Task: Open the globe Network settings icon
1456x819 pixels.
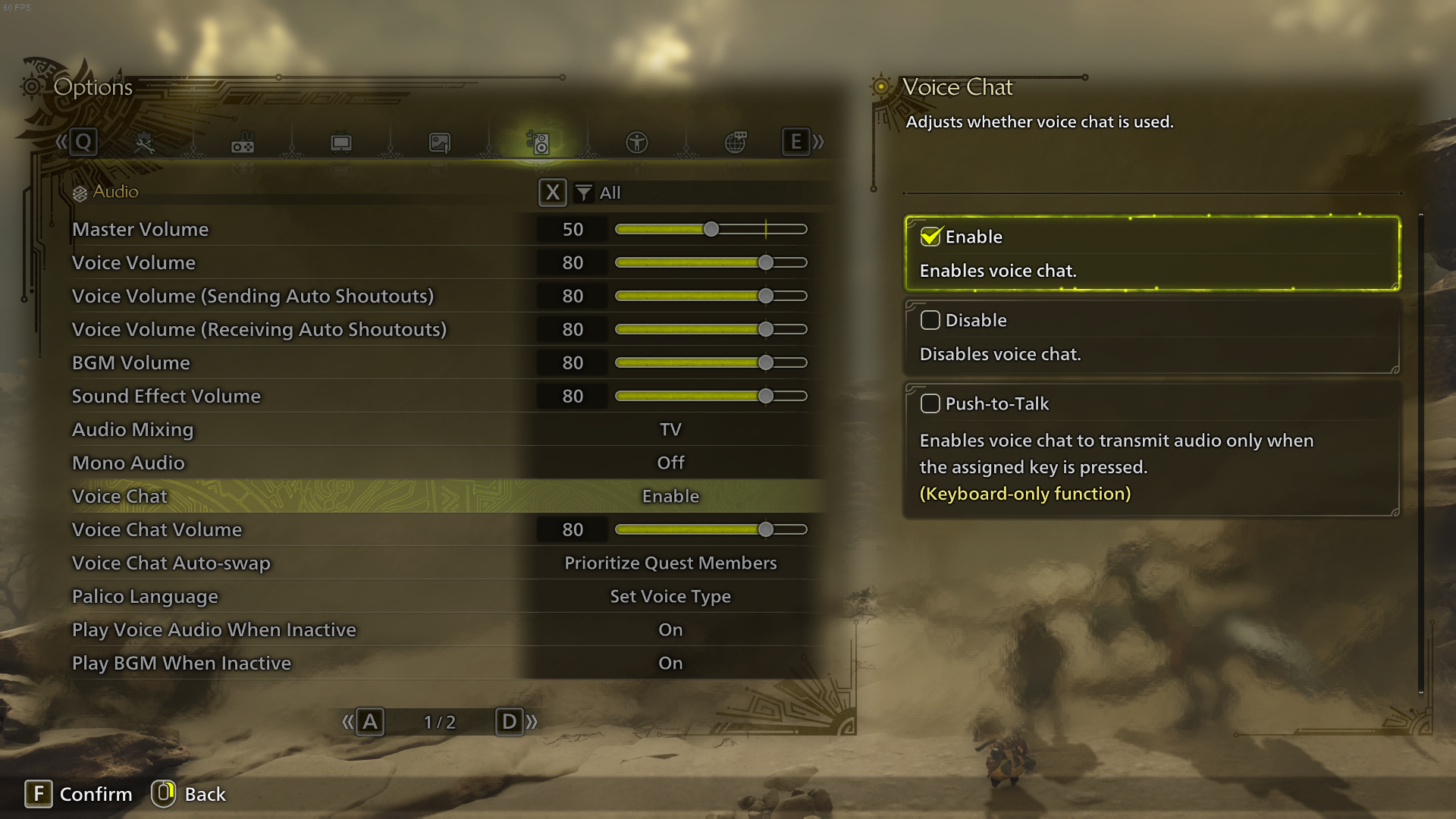Action: (736, 142)
